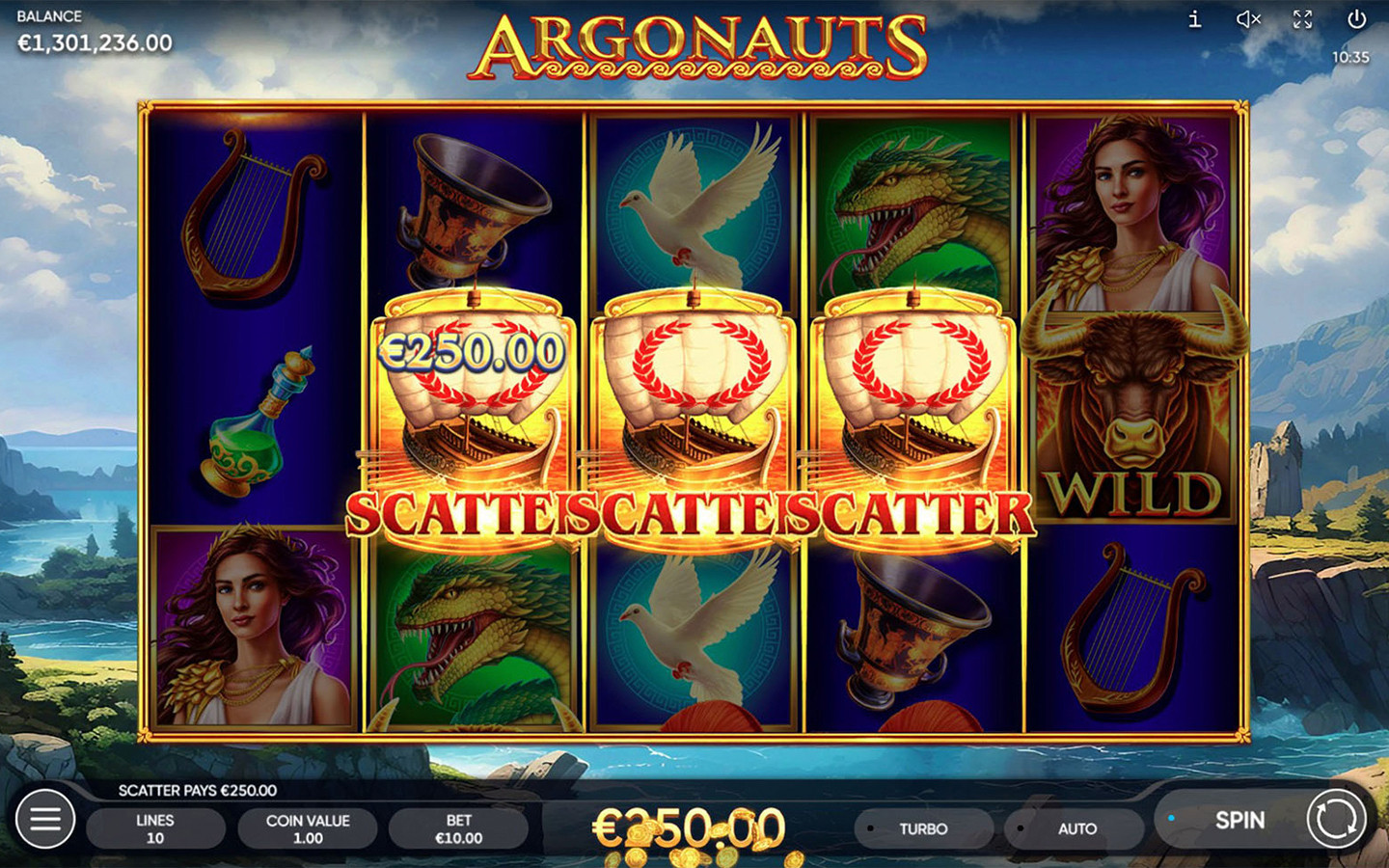This screenshot has width=1389, height=868.
Task: Open the Bet amount selector
Action: pyautogui.click(x=458, y=827)
